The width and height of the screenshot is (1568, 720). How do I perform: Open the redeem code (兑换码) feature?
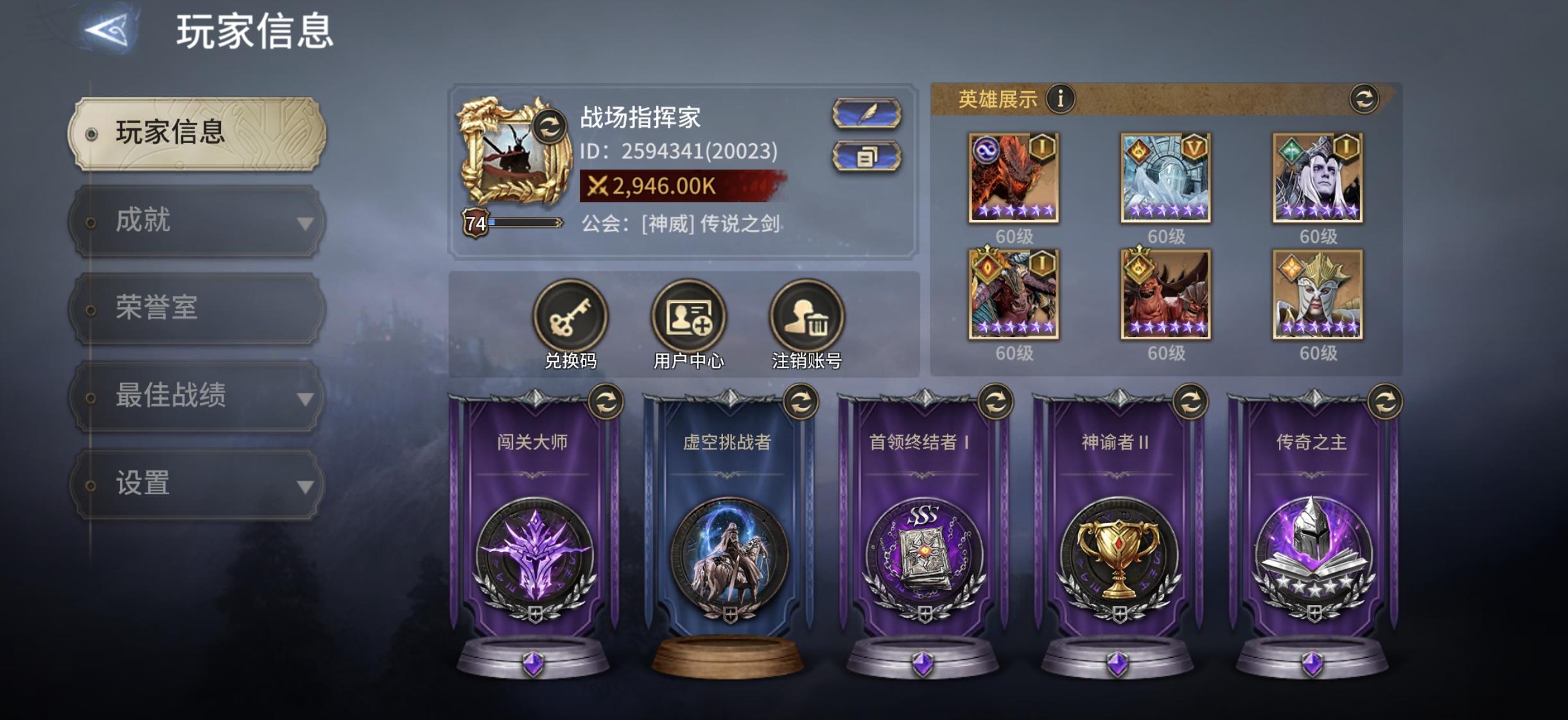[x=570, y=318]
